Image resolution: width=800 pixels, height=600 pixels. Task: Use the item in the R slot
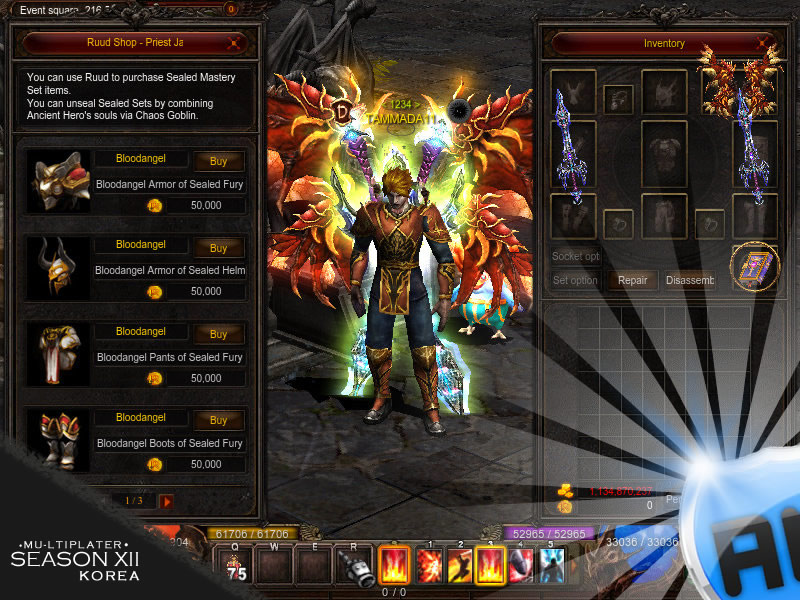355,567
